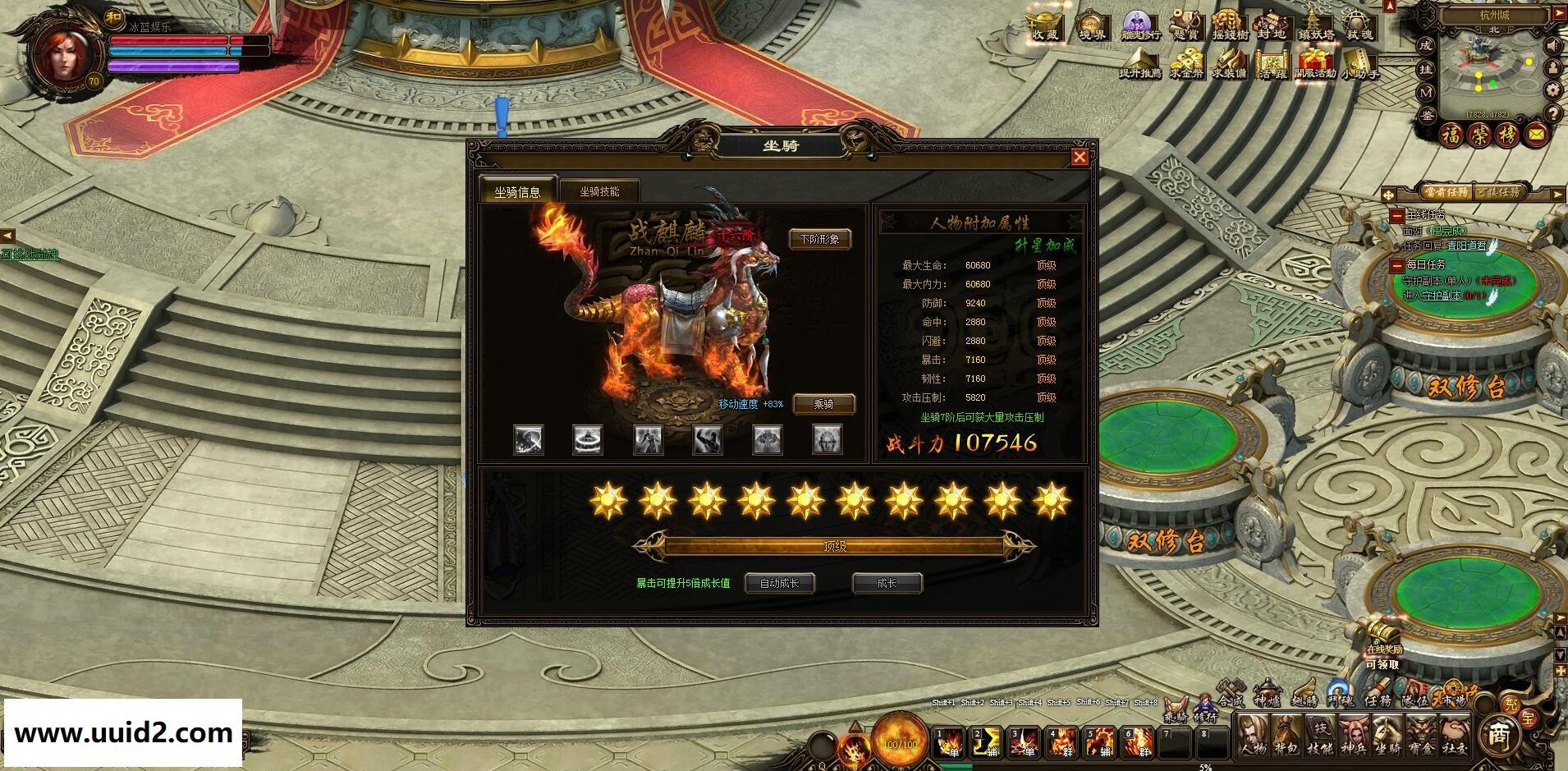
Task: Open the 收藏 gold ingot icon
Action: [1045, 26]
